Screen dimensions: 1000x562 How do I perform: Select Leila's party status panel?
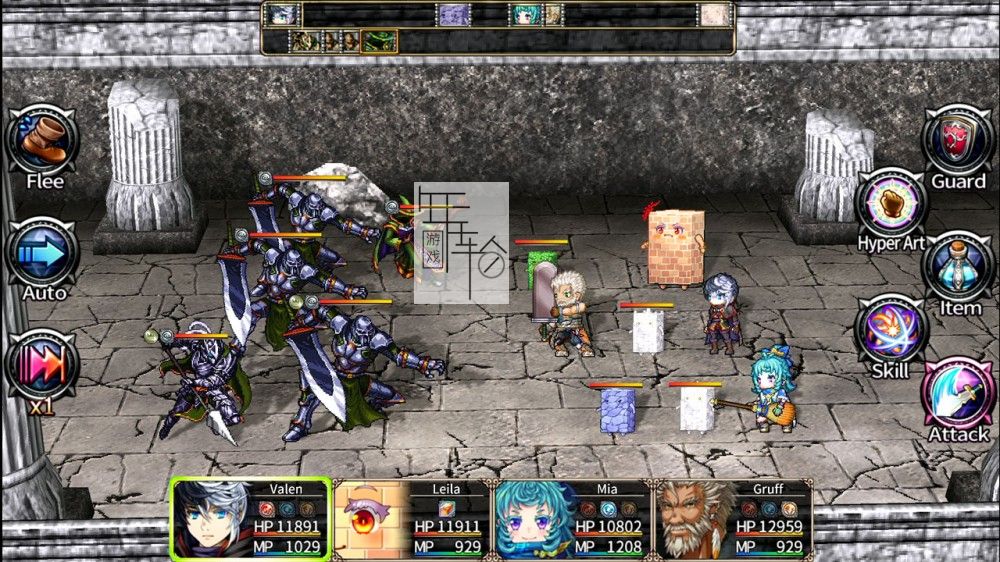[x=411, y=518]
